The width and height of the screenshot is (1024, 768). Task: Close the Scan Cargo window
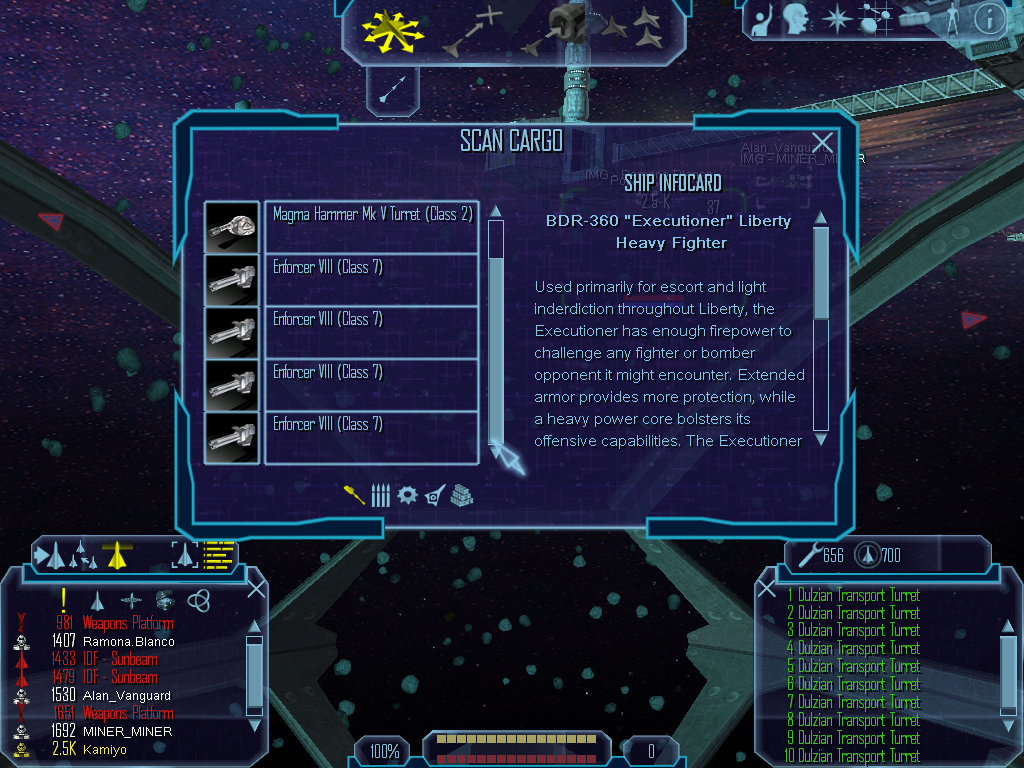[x=822, y=143]
